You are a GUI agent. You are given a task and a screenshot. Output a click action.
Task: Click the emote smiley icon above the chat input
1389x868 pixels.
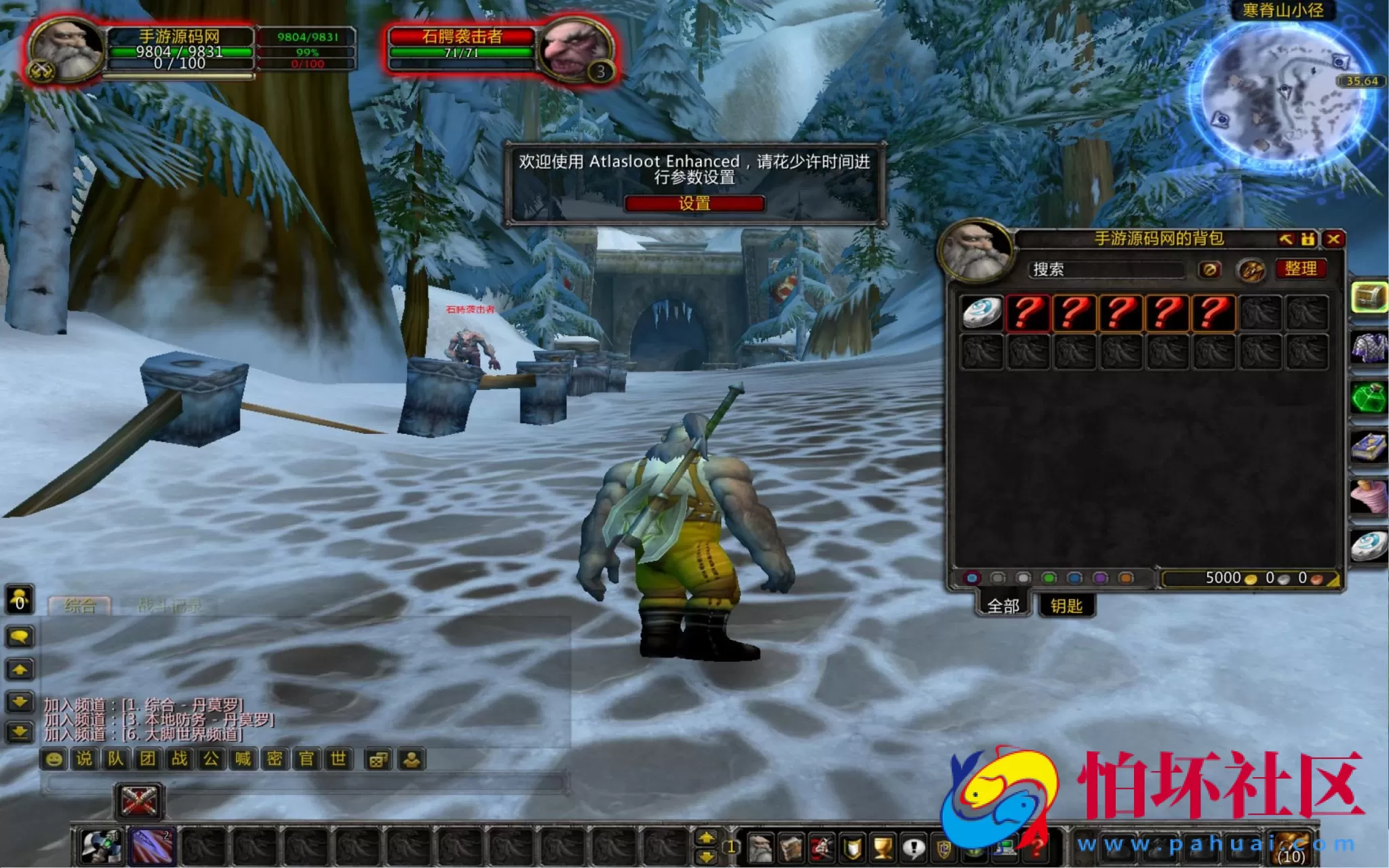click(53, 760)
